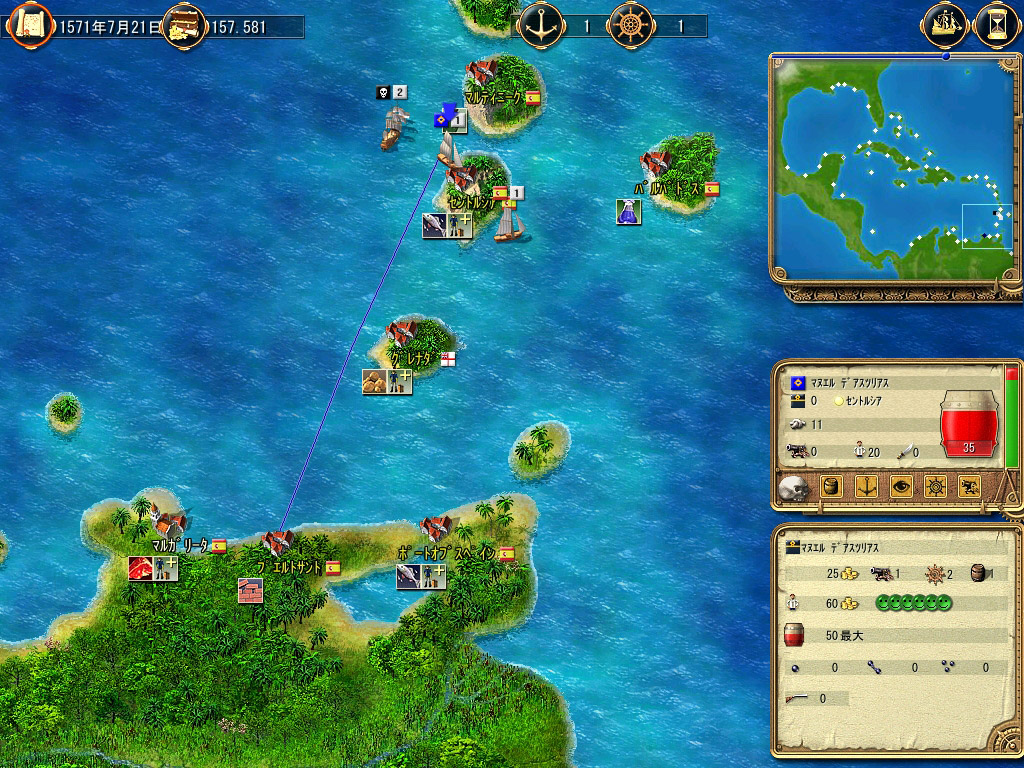The image size is (1024, 768).
Task: Click the skull button in the ship panel
Action: (x=793, y=488)
